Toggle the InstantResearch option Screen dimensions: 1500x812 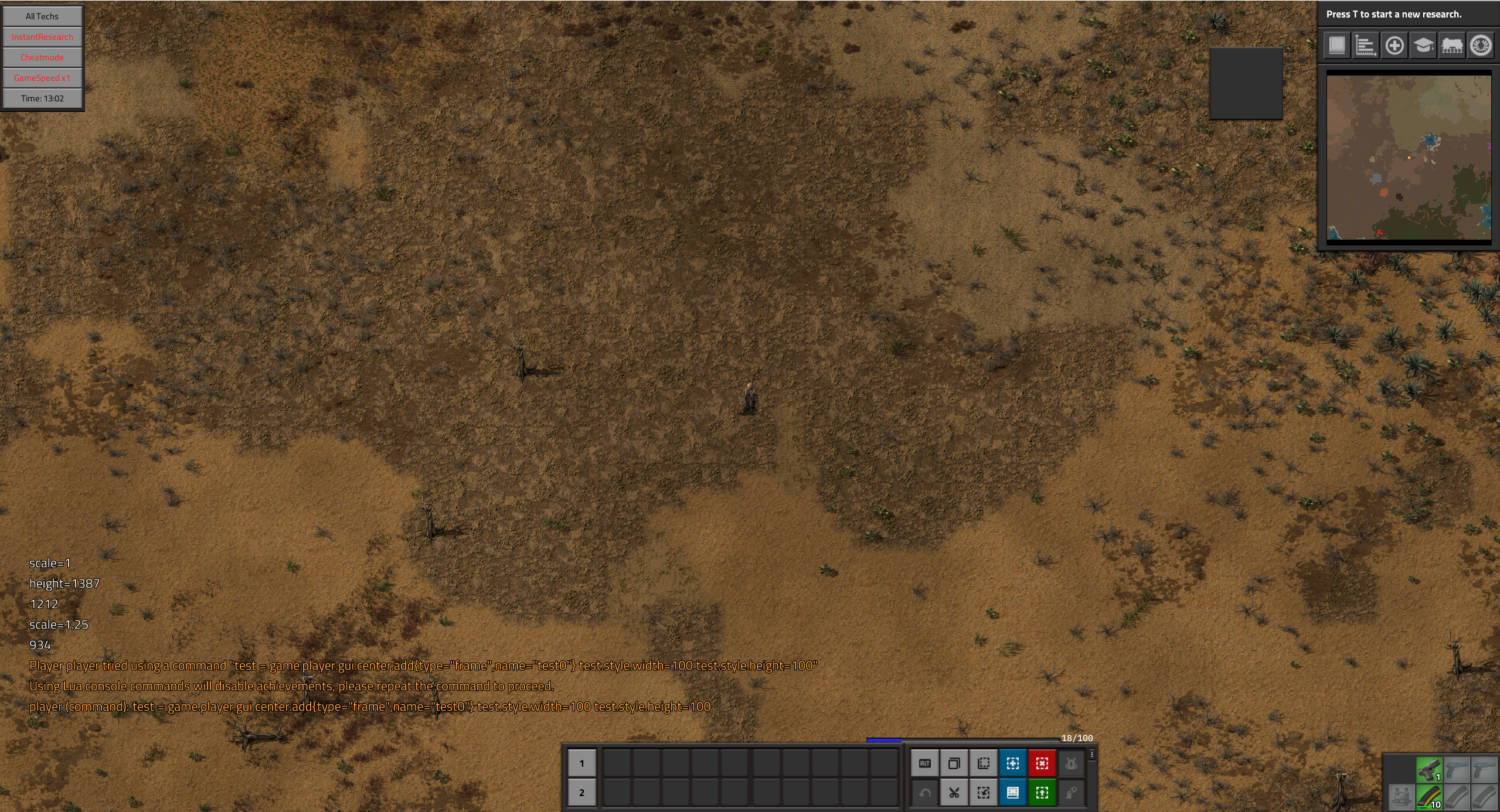pyautogui.click(x=42, y=37)
